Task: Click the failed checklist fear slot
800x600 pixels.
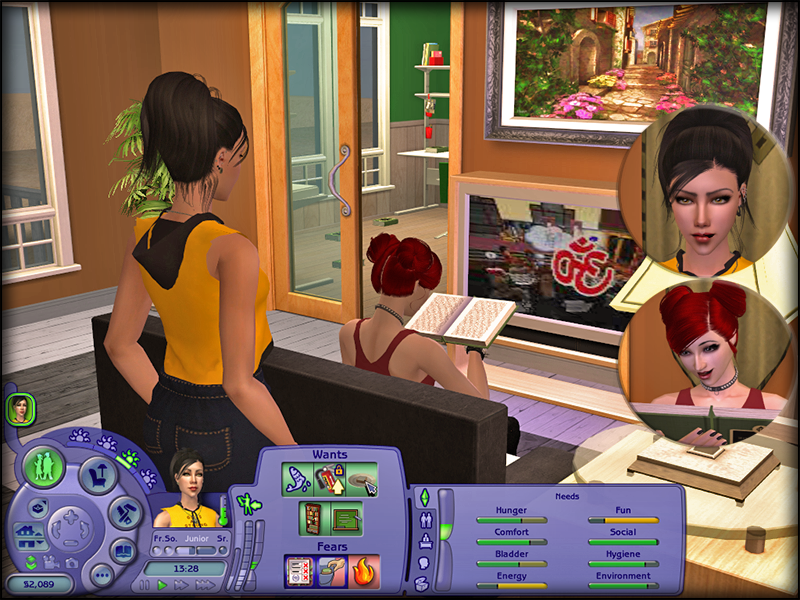Action: coord(299,571)
